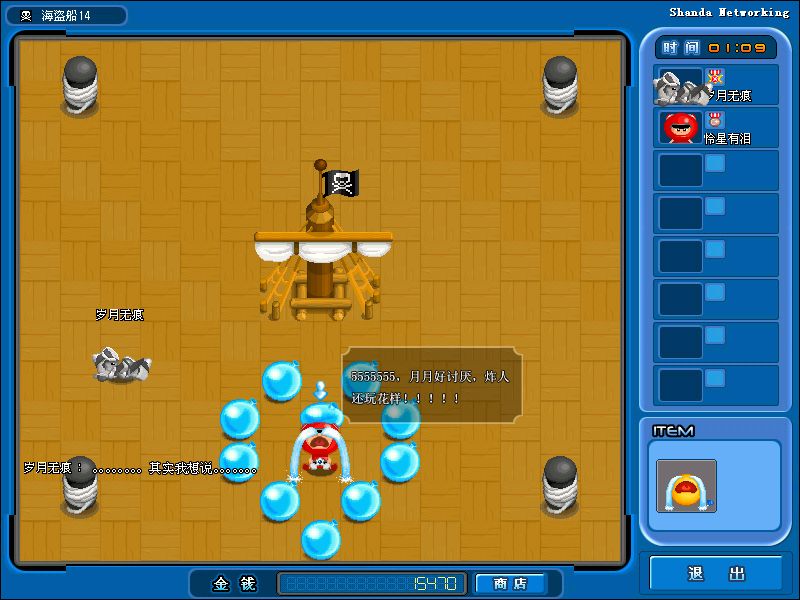Click the 退出 exit button
The image size is (800, 600).
click(x=716, y=573)
